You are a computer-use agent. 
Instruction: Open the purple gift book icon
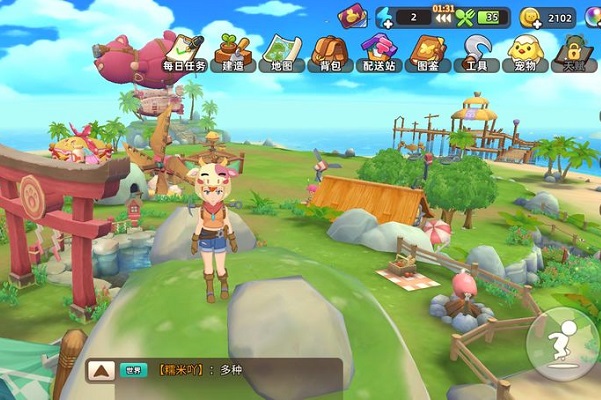pyautogui.click(x=352, y=16)
